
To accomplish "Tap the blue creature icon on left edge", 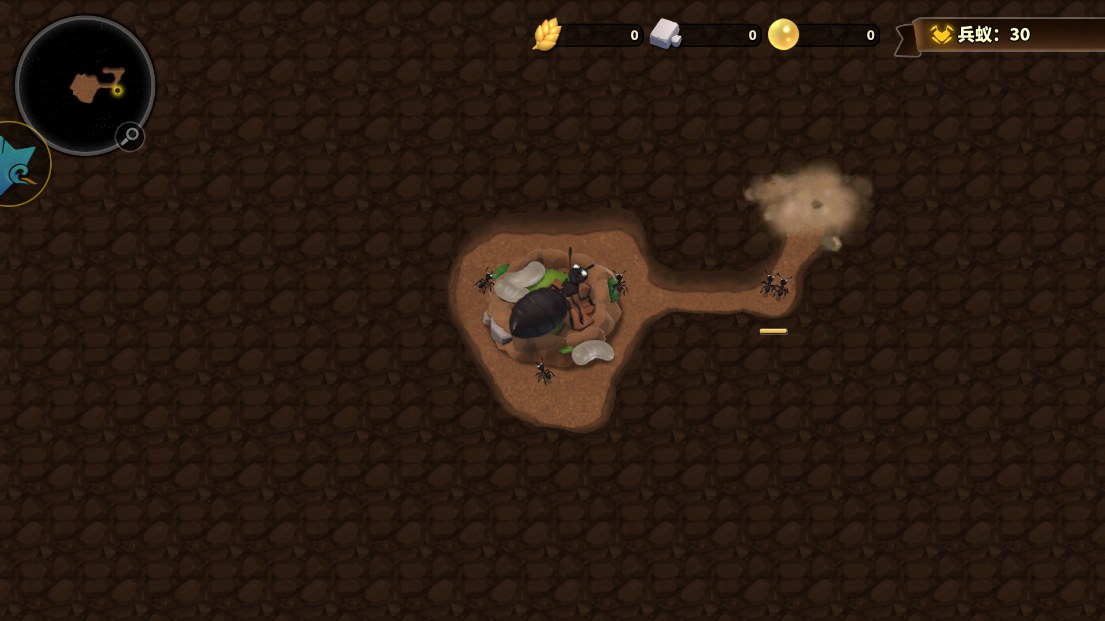I will pyautogui.click(x=18, y=166).
